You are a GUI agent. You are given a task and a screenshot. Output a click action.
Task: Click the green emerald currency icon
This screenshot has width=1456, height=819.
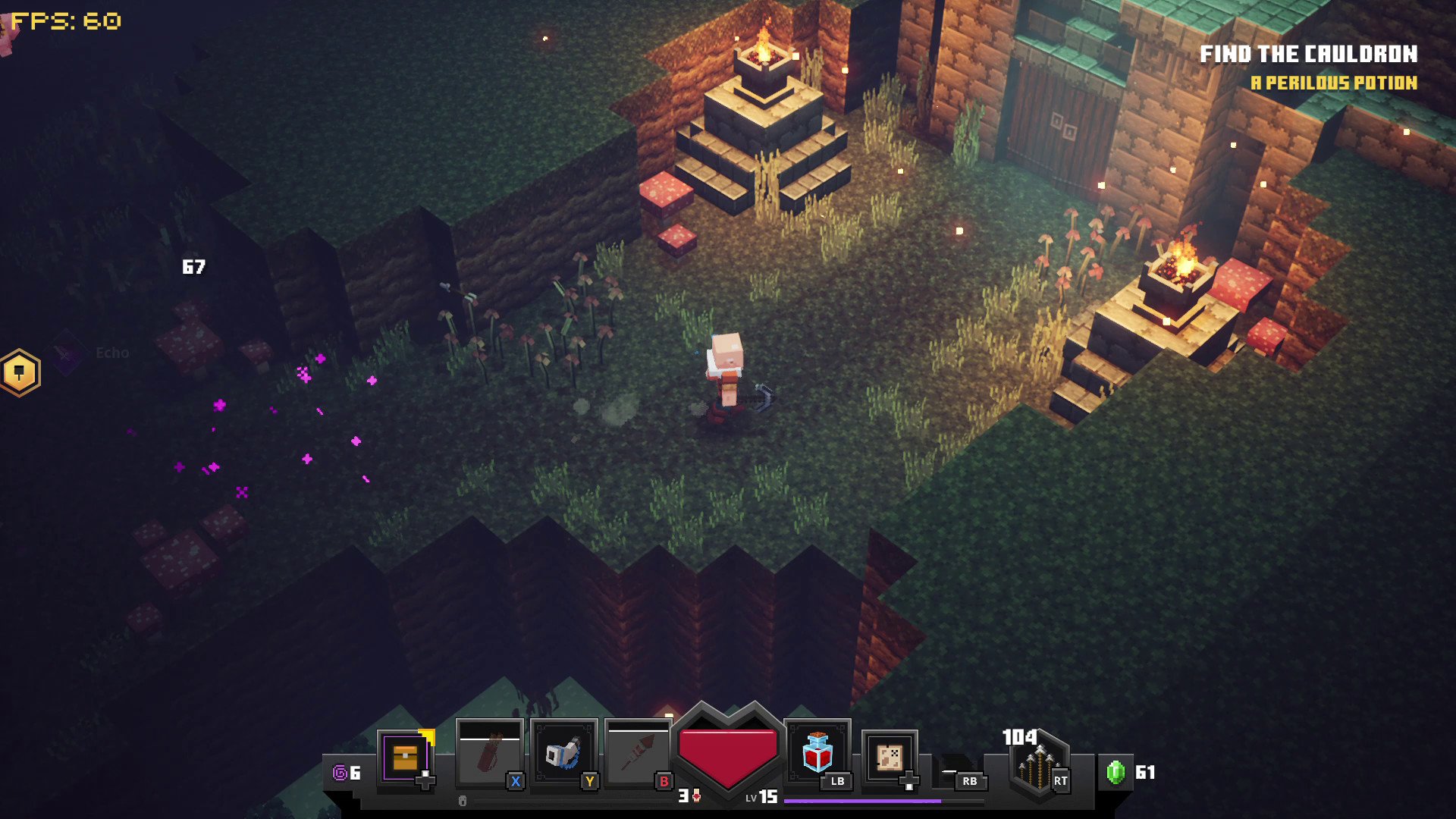point(1116,772)
